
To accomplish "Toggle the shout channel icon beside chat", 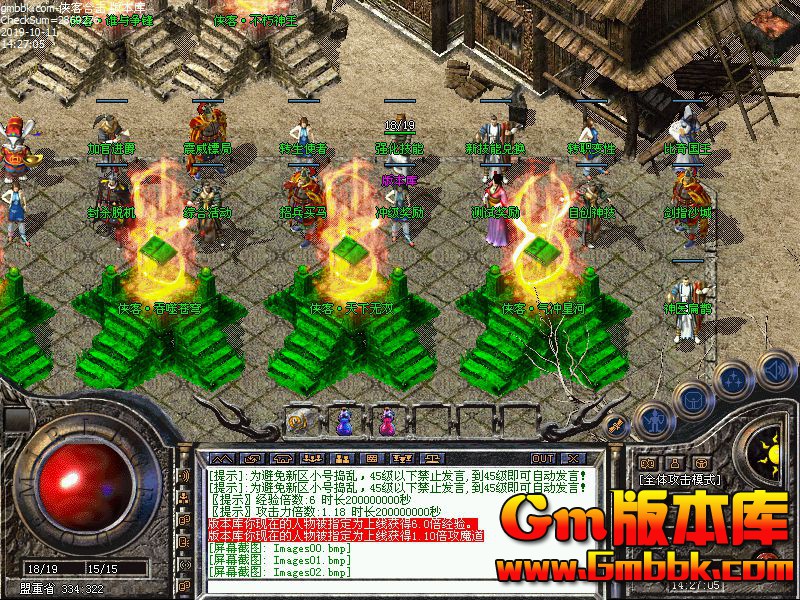I will tap(186, 475).
